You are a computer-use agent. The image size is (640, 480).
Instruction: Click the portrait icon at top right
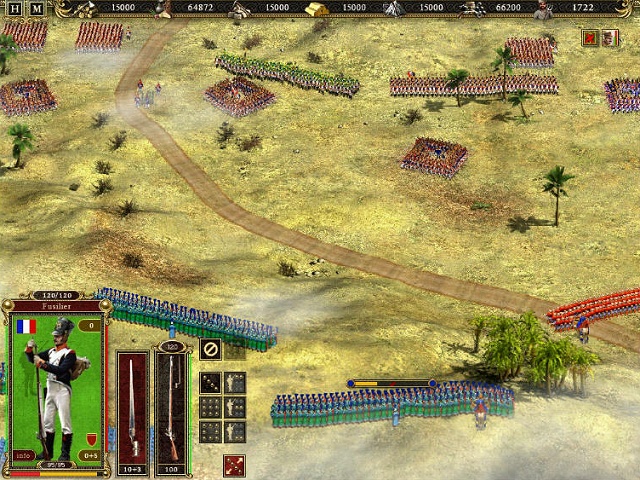(610, 38)
